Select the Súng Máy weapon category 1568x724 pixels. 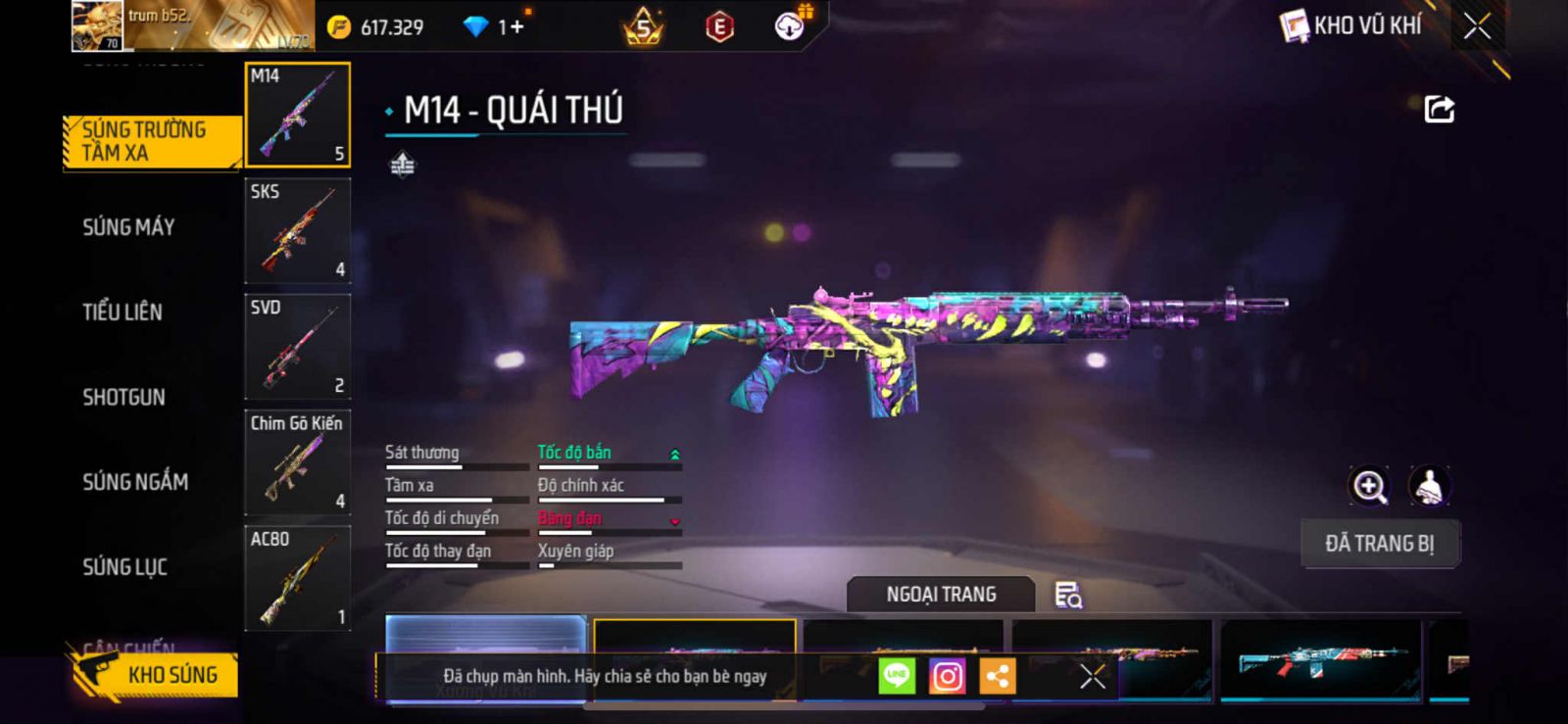pyautogui.click(x=128, y=227)
